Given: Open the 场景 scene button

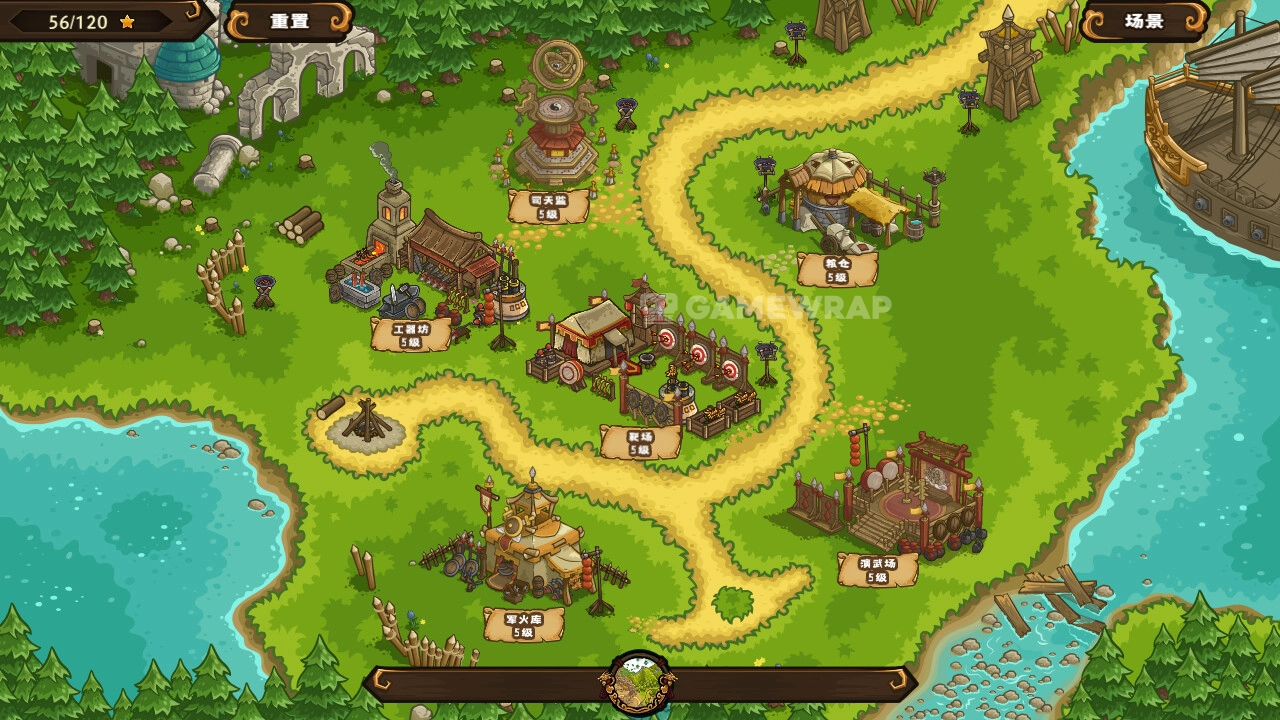Looking at the screenshot, I should (1144, 21).
